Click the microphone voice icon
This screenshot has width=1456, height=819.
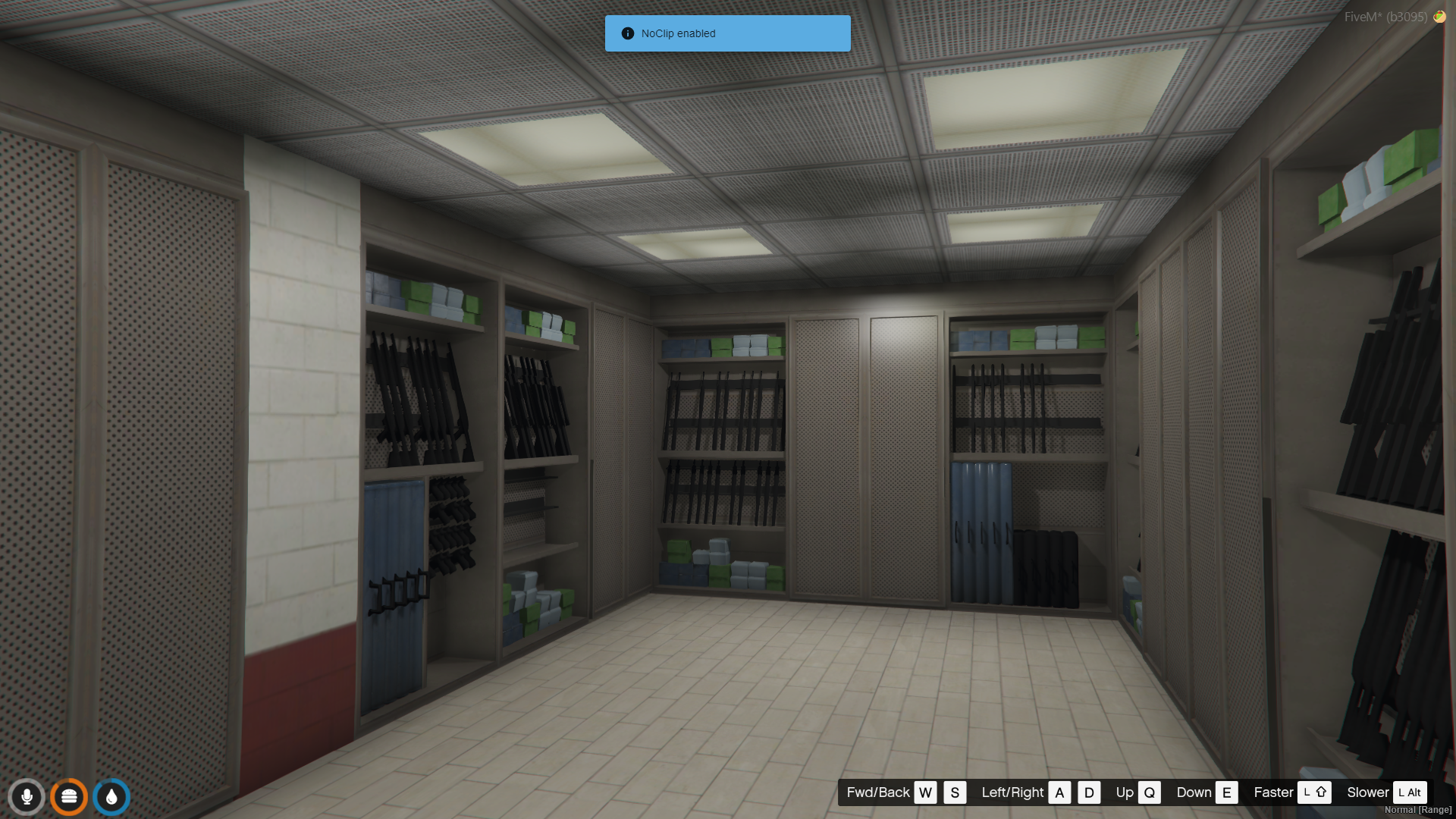coord(27,797)
